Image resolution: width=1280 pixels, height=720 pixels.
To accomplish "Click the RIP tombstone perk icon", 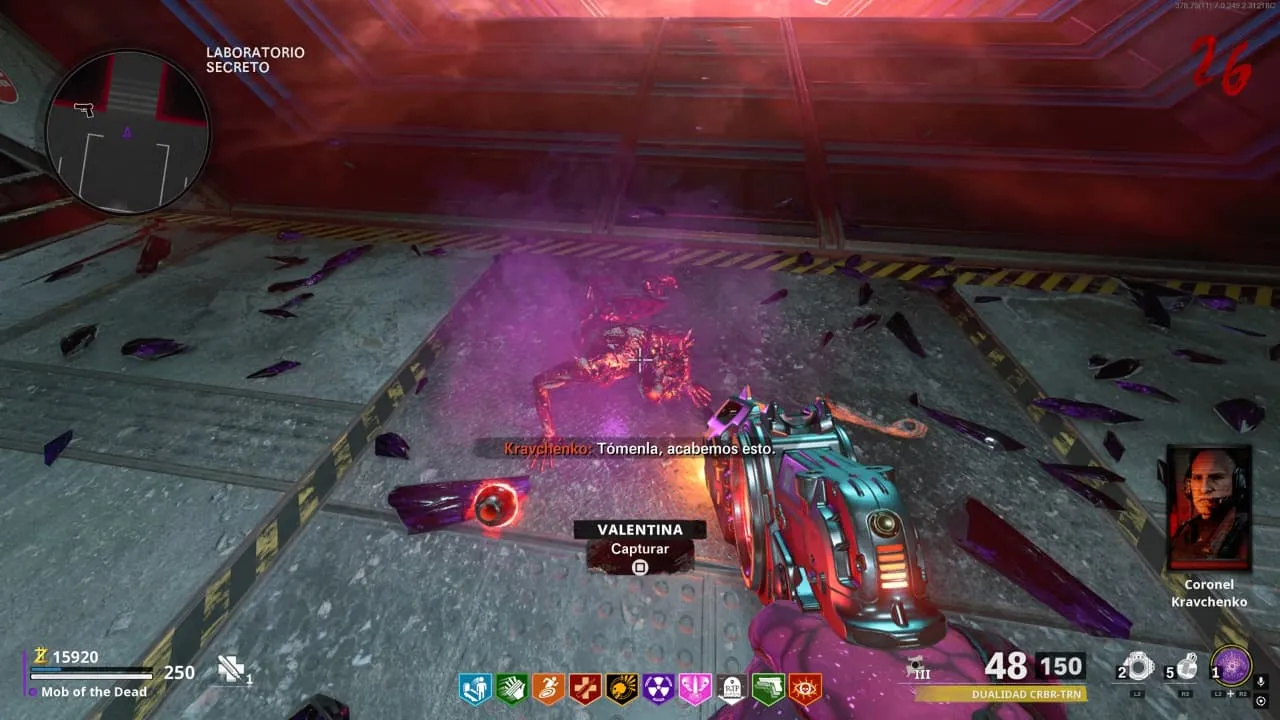I will 732,688.
